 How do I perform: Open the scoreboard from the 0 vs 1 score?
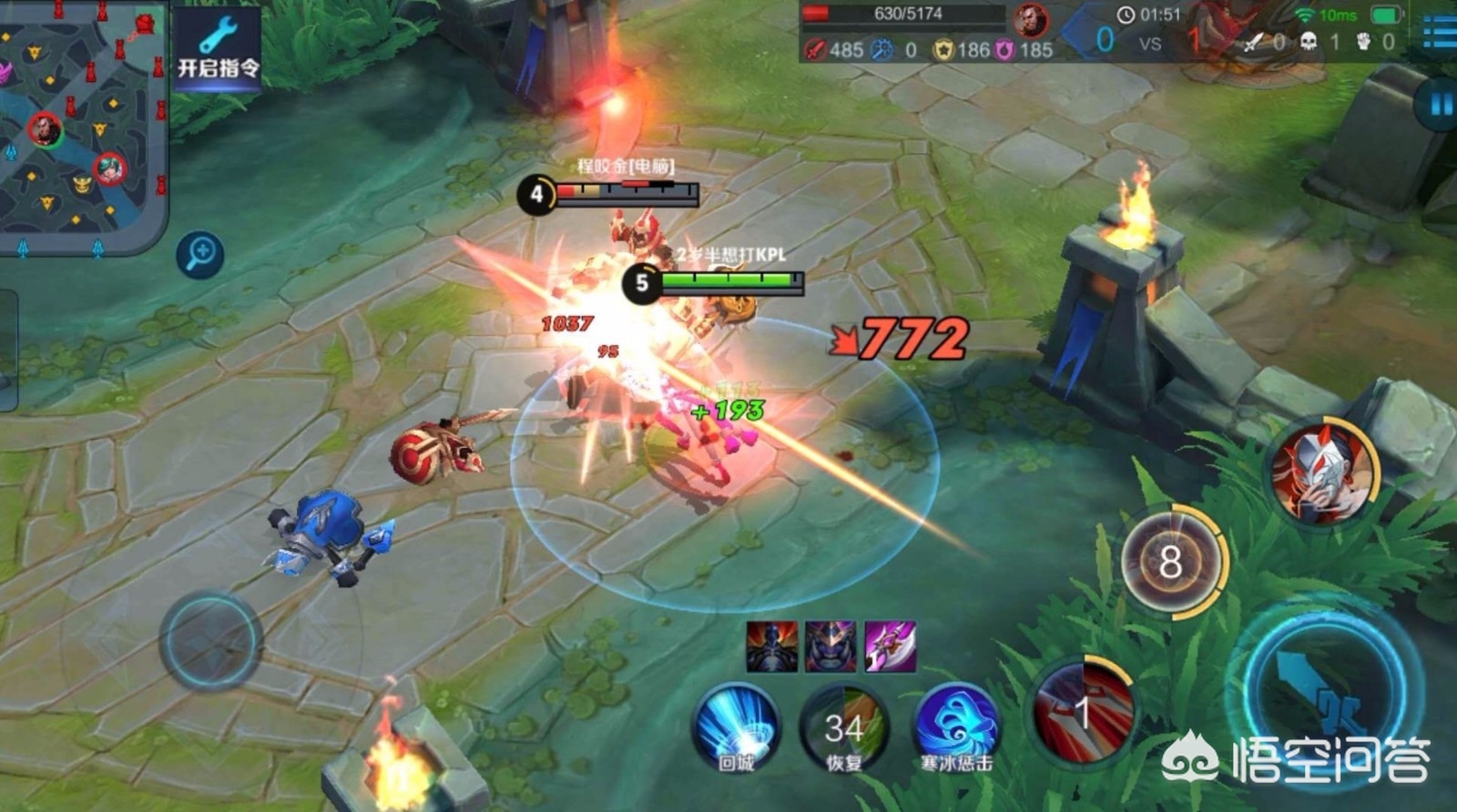click(x=1150, y=42)
